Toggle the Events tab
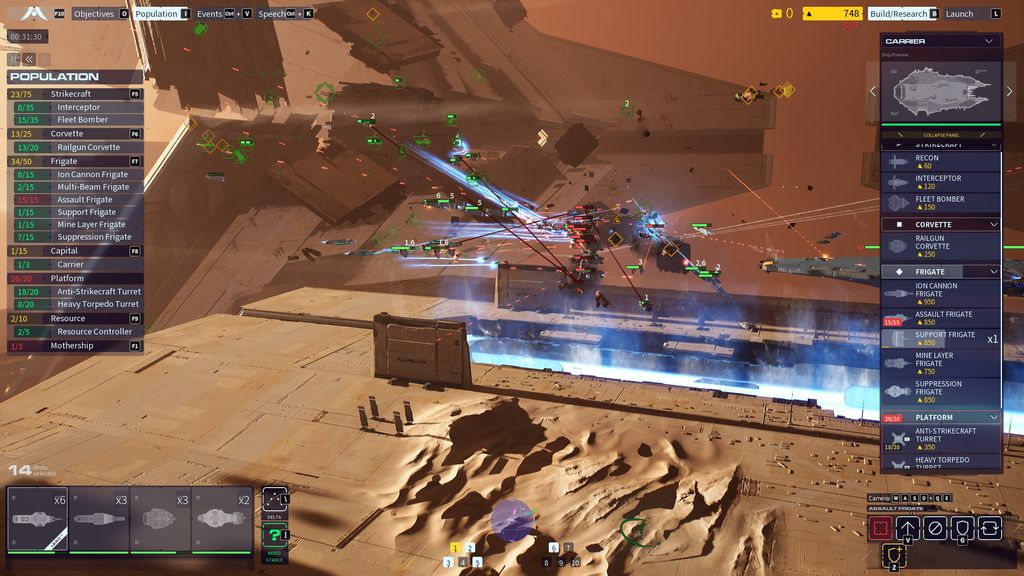 point(210,14)
